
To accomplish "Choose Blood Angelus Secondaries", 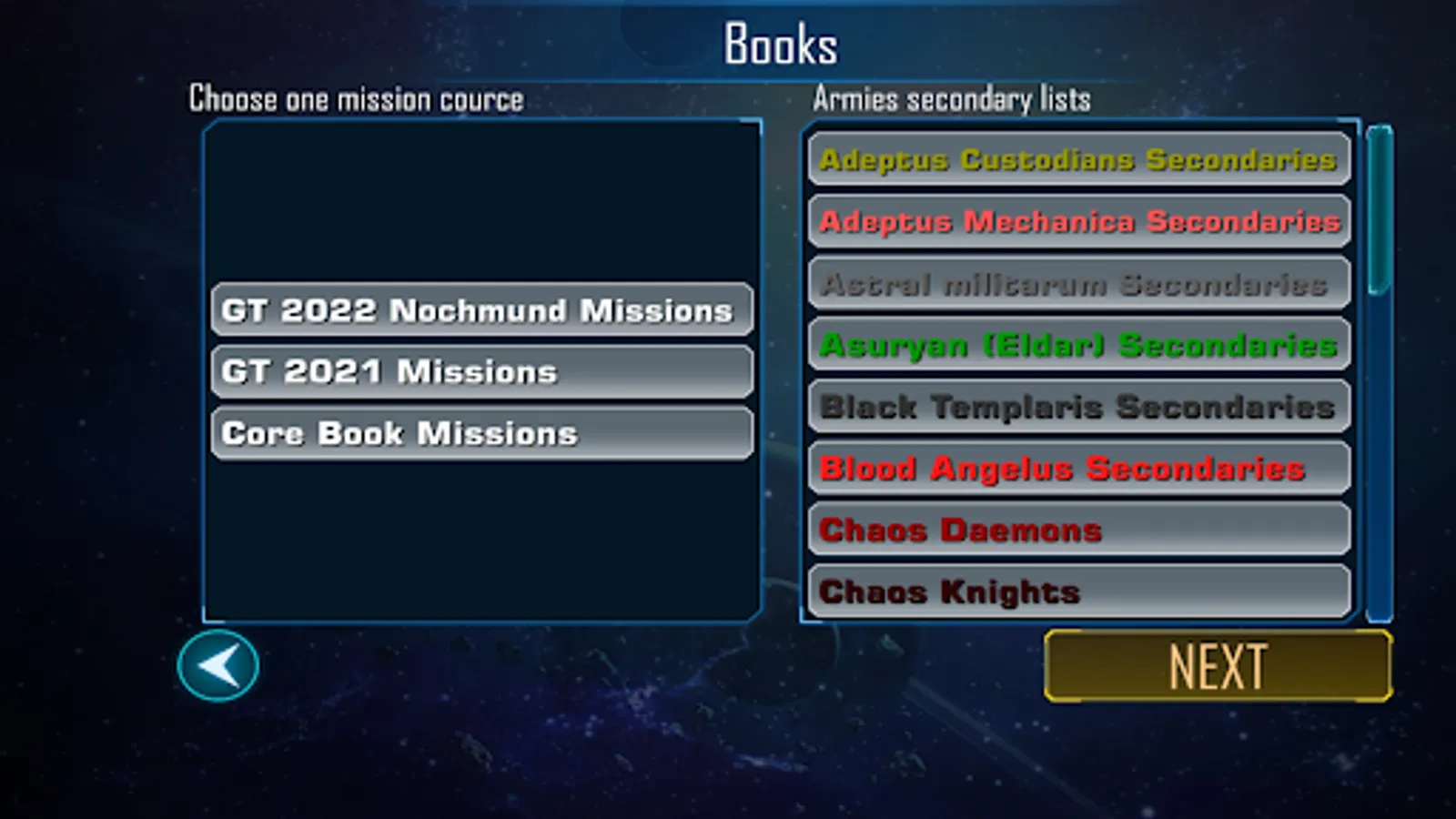I will pyautogui.click(x=1077, y=468).
